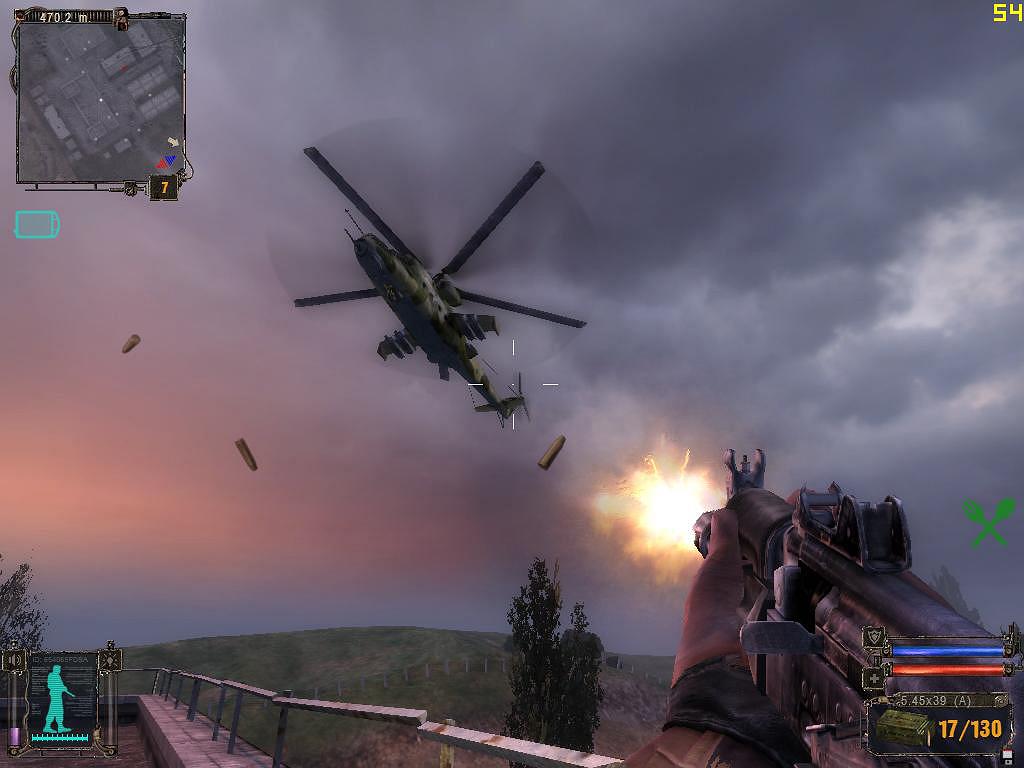Click the health cross icon
The height and width of the screenshot is (768, 1024).
[875, 676]
